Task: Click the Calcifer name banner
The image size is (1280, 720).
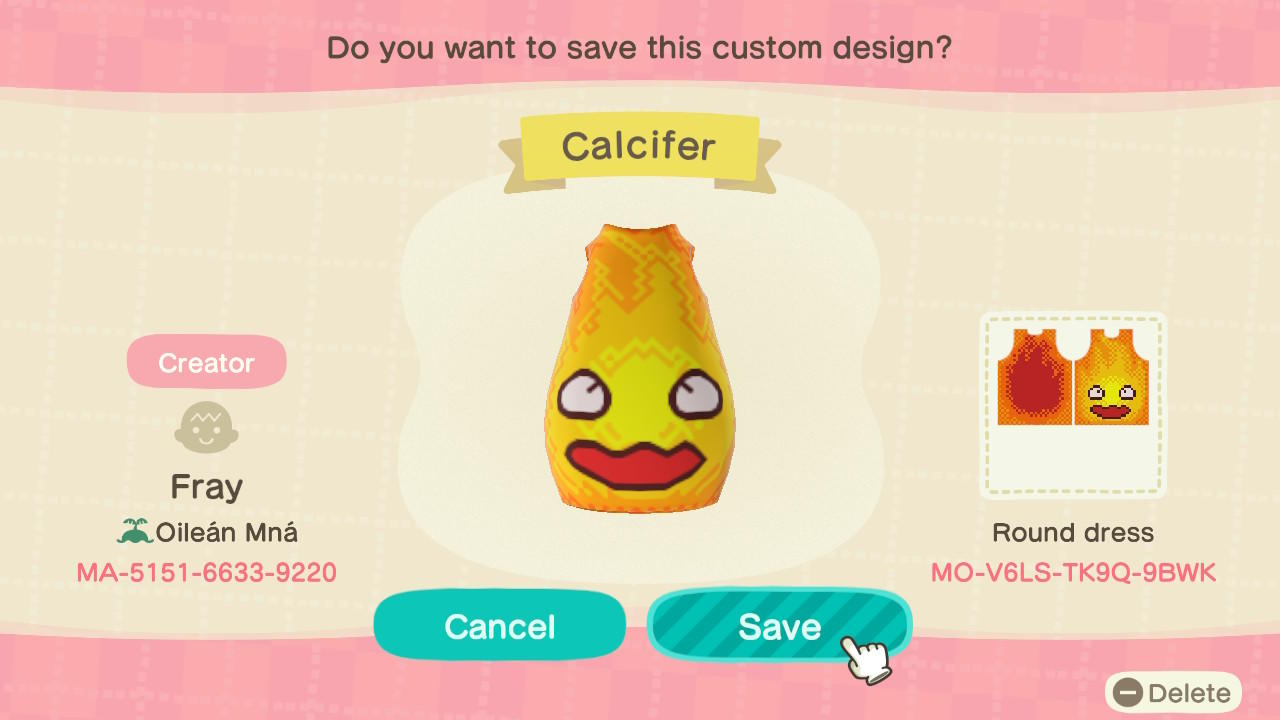Action: [640, 146]
